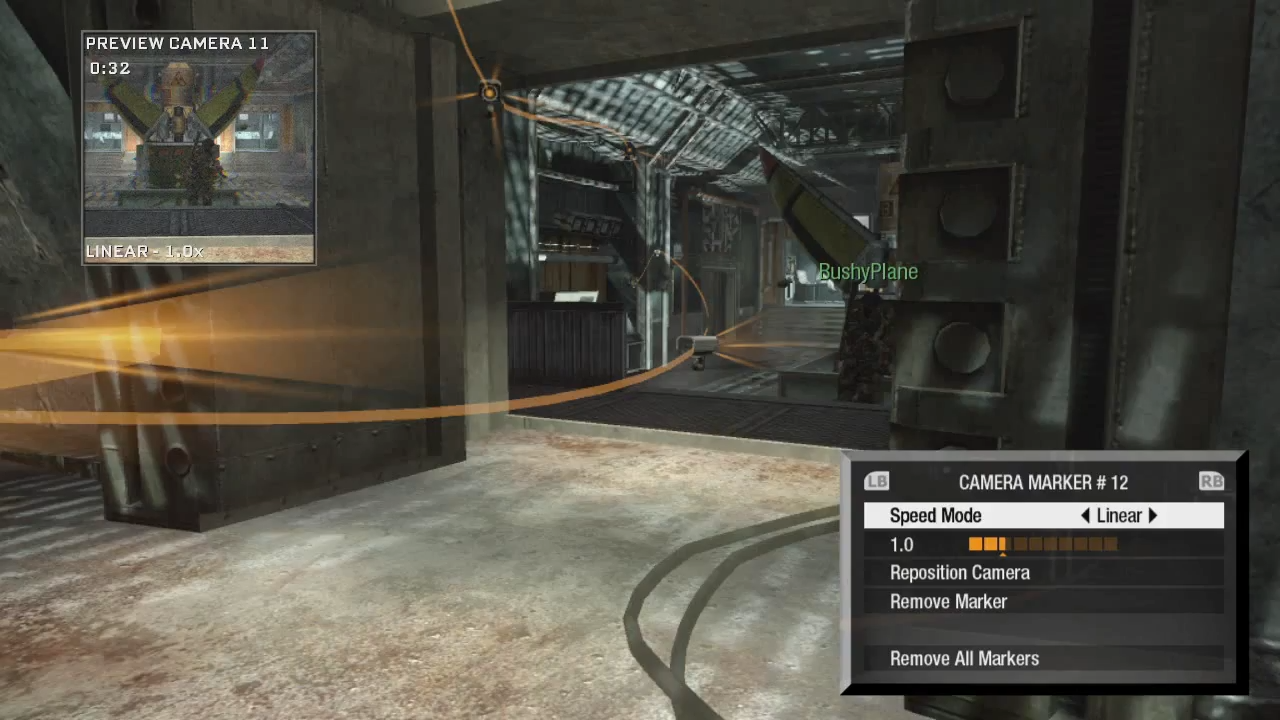Screen dimensions: 1280x720
Task: Click the right arrow beside Linear
Action: (1153, 516)
